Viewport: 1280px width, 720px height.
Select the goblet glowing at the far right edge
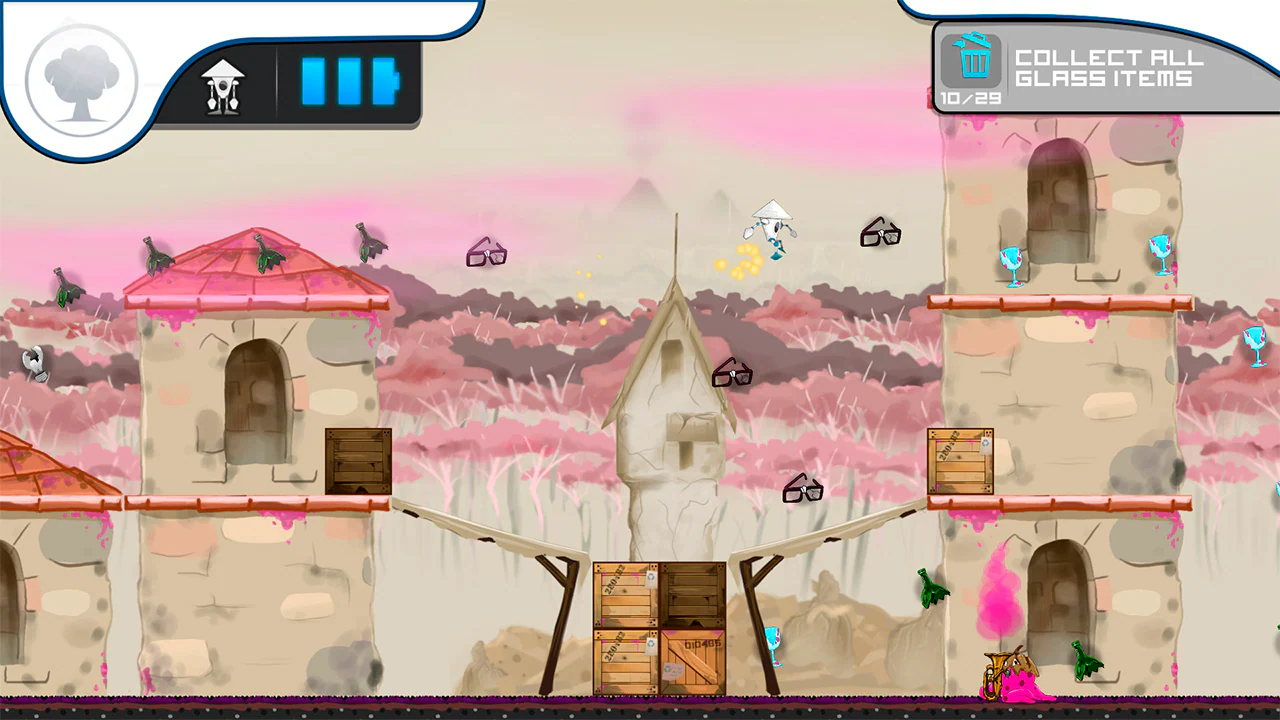(x=1254, y=345)
